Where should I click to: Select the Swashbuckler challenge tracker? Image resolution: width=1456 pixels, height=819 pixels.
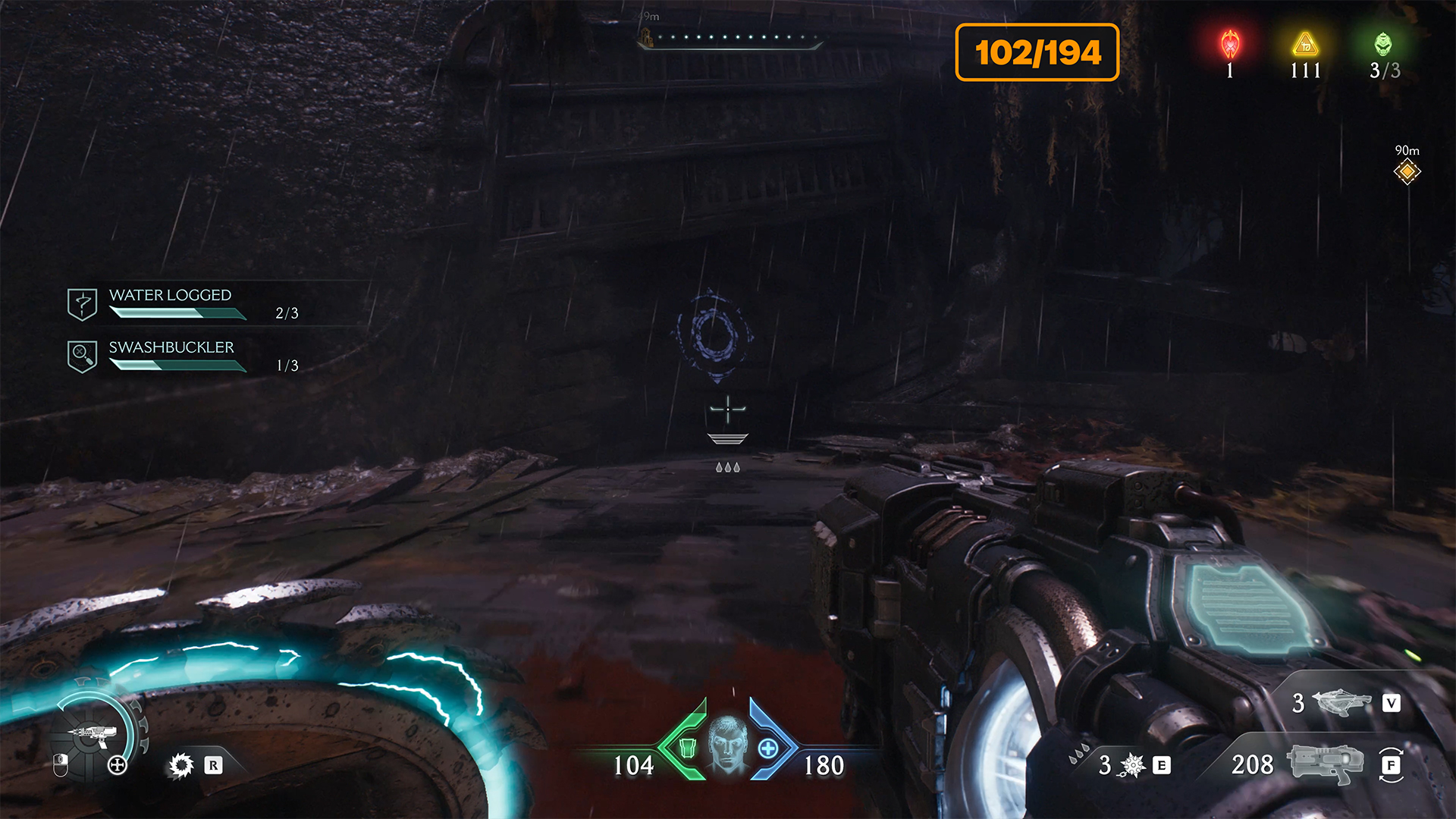171,356
